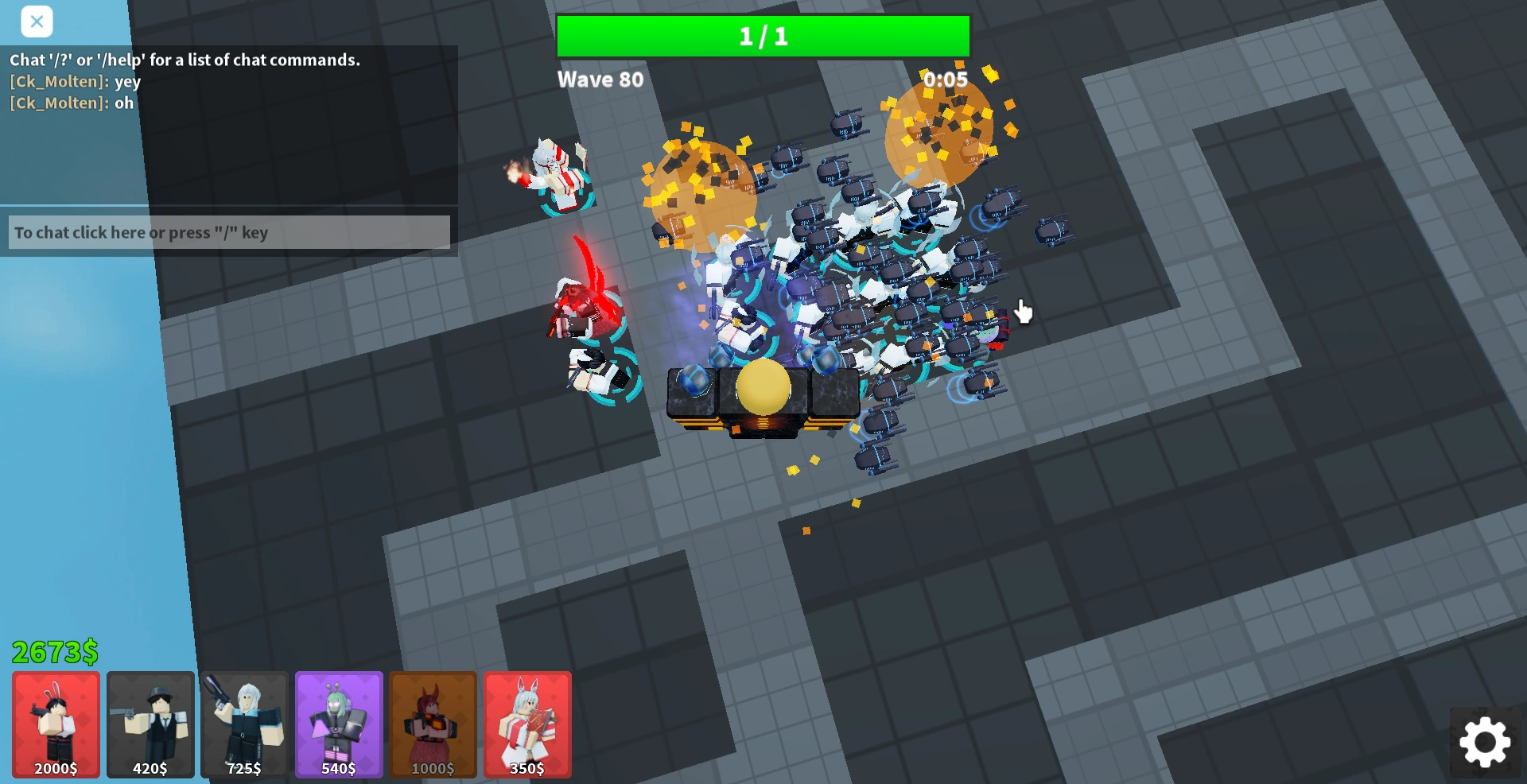Click the green 1/1 health bar
The image size is (1527, 784).
(x=763, y=35)
